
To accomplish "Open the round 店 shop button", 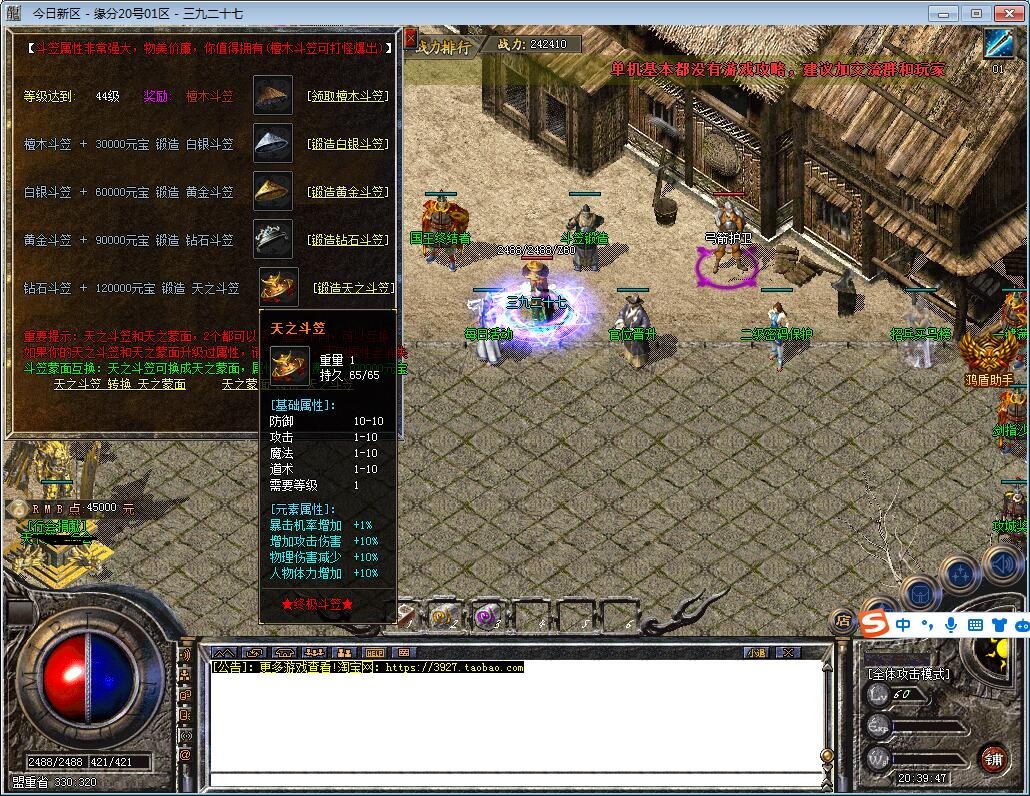I will pyautogui.click(x=843, y=621).
